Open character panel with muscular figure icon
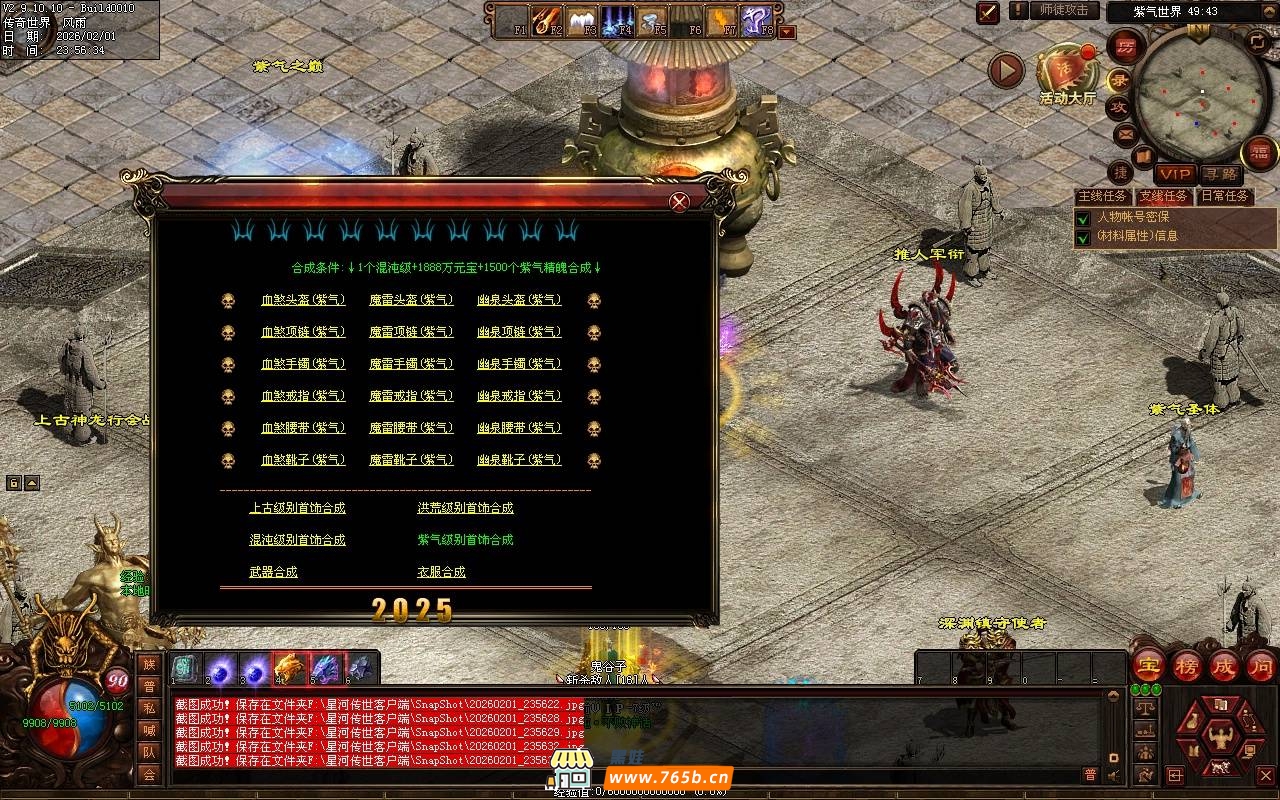The height and width of the screenshot is (800, 1280). 1220,735
